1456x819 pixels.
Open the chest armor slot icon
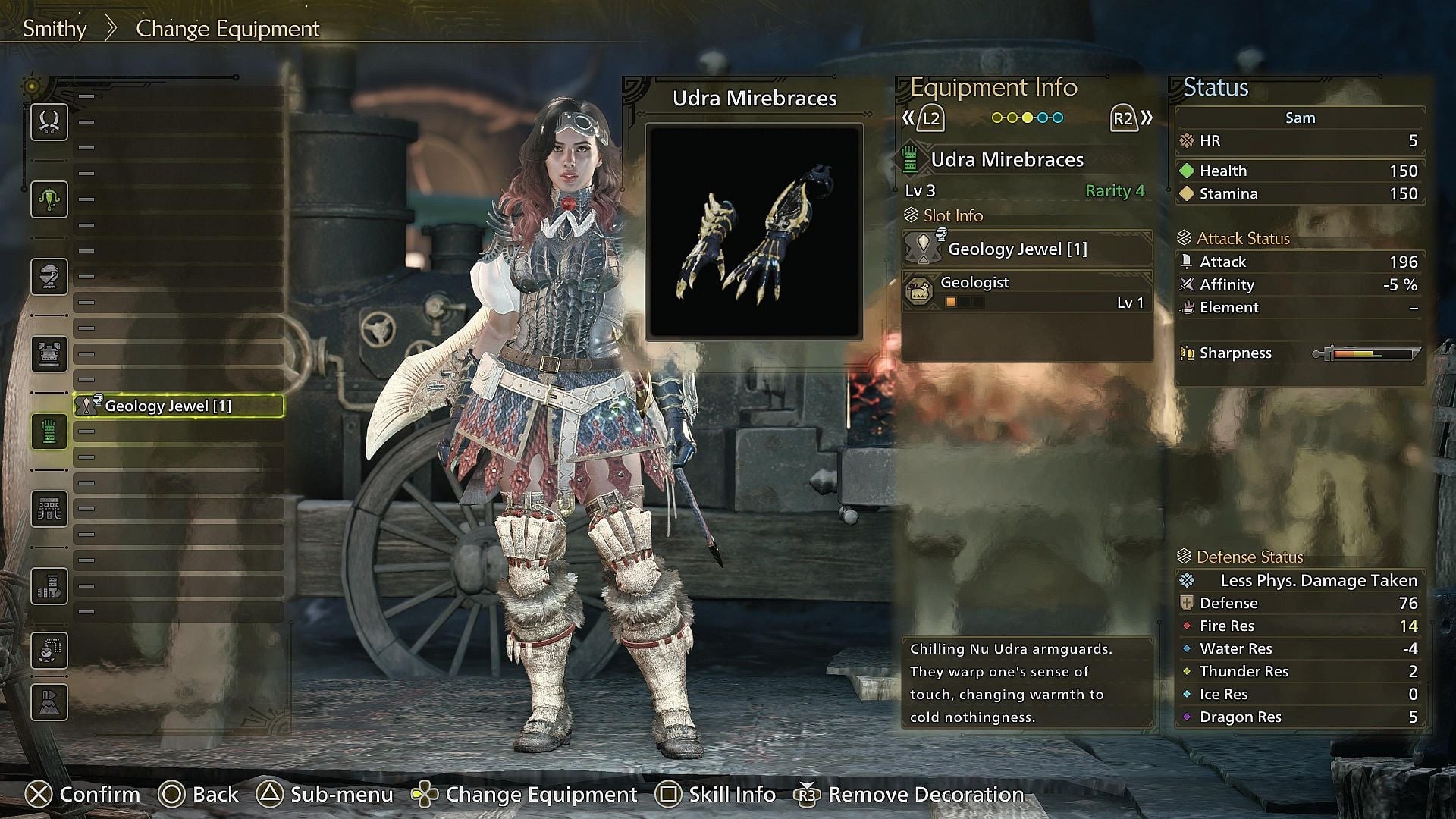click(x=49, y=353)
